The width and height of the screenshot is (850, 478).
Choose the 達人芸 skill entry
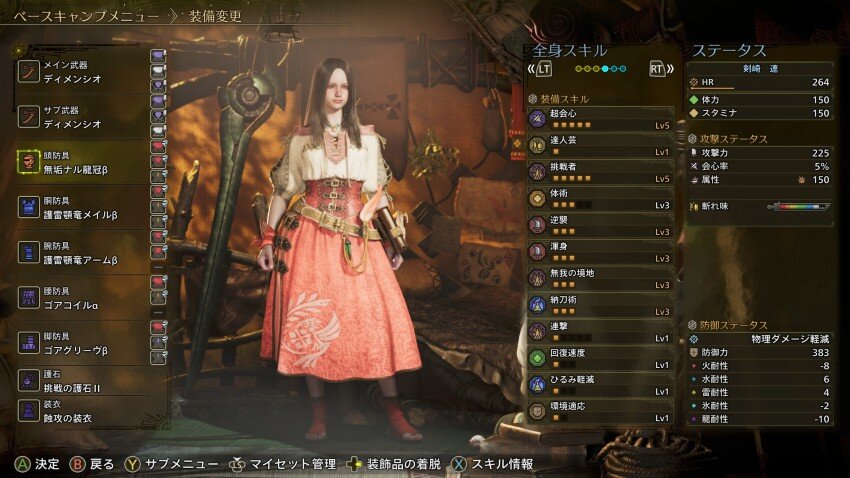point(600,146)
